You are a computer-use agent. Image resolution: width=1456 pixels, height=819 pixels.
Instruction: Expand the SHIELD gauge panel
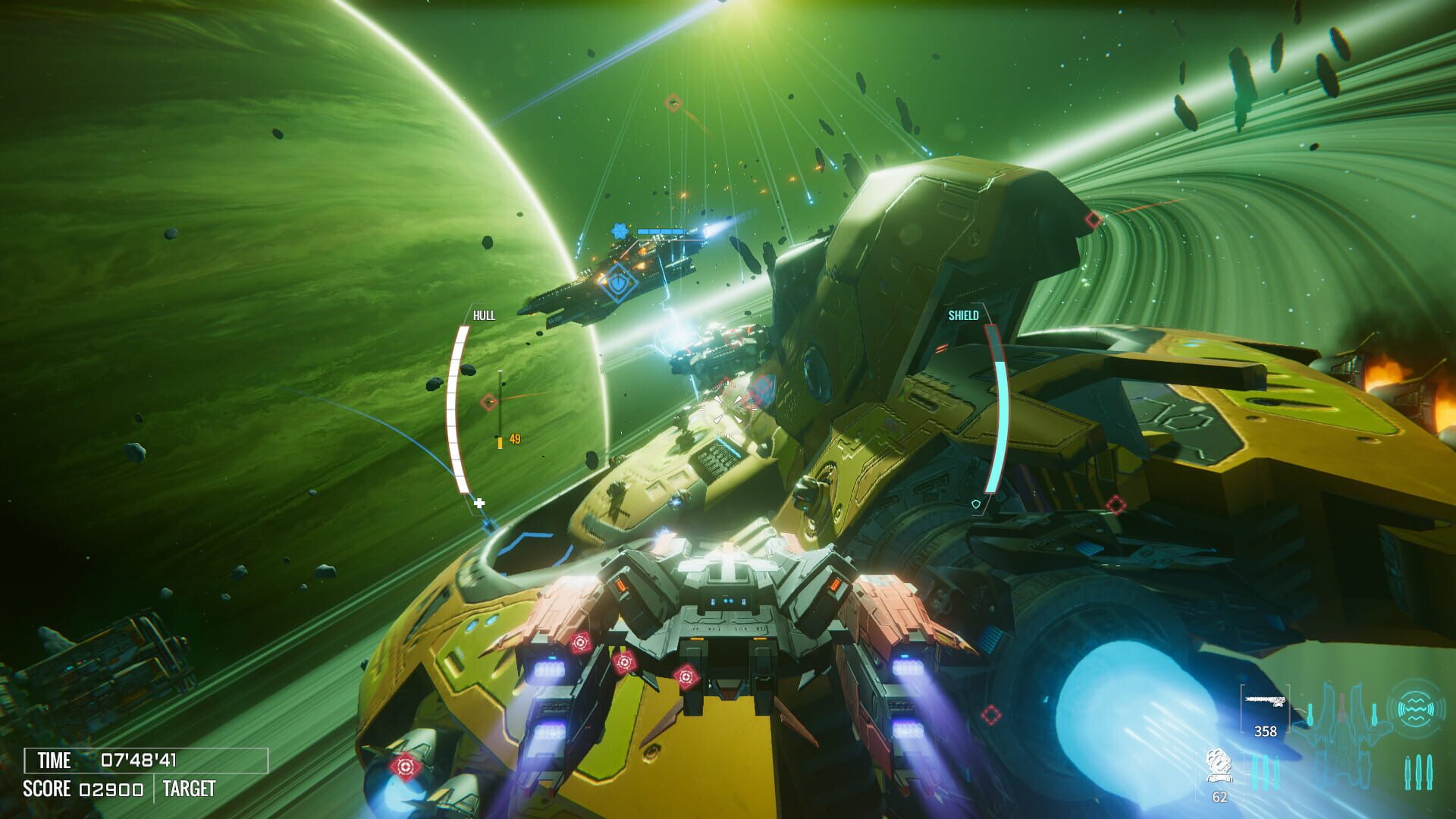point(963,313)
